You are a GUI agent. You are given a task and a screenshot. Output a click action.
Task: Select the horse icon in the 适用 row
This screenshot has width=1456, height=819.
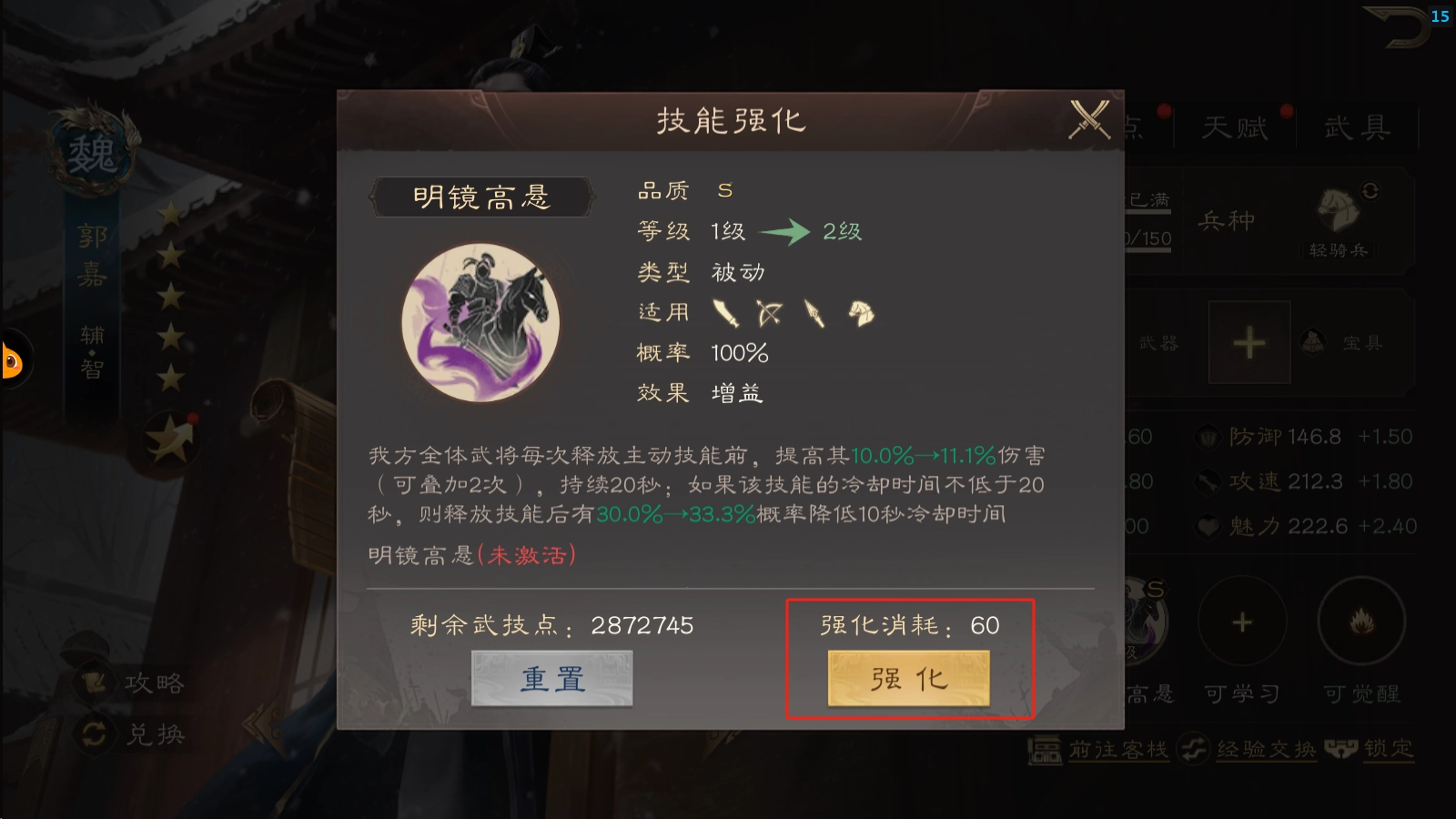click(860, 312)
